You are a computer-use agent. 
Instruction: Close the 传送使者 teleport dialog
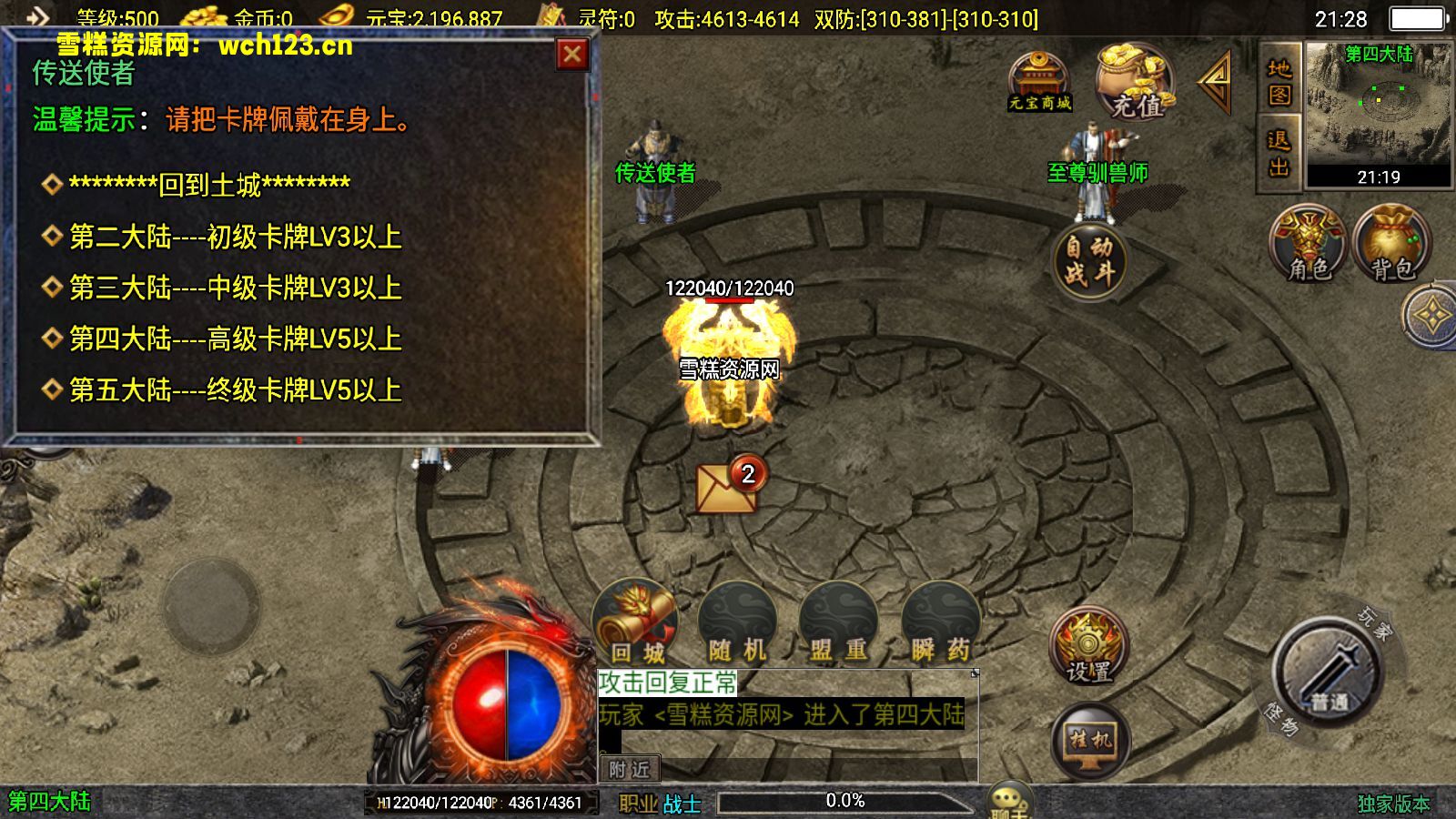[x=572, y=55]
